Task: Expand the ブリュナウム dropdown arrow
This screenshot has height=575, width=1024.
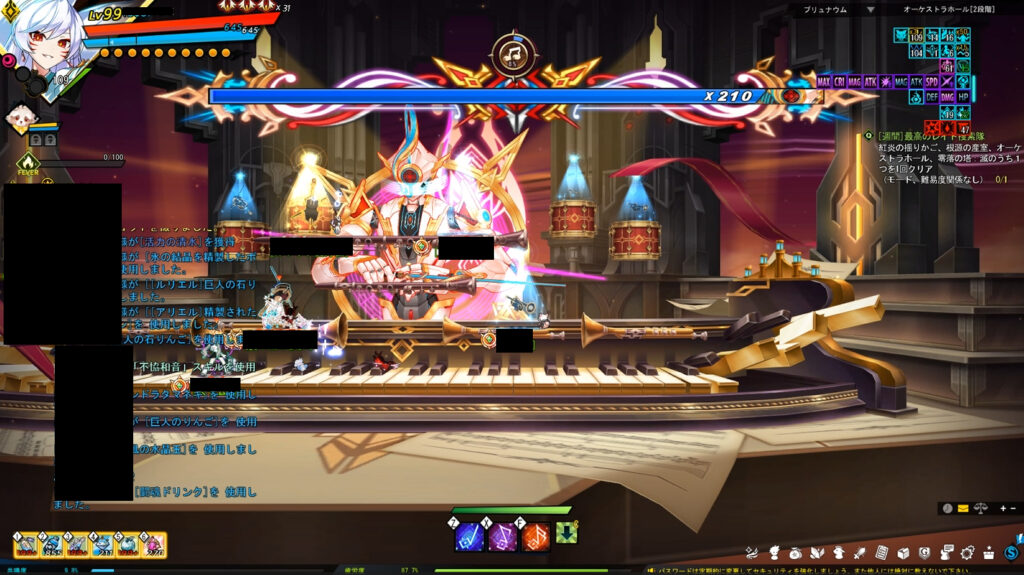Action: [x=870, y=10]
